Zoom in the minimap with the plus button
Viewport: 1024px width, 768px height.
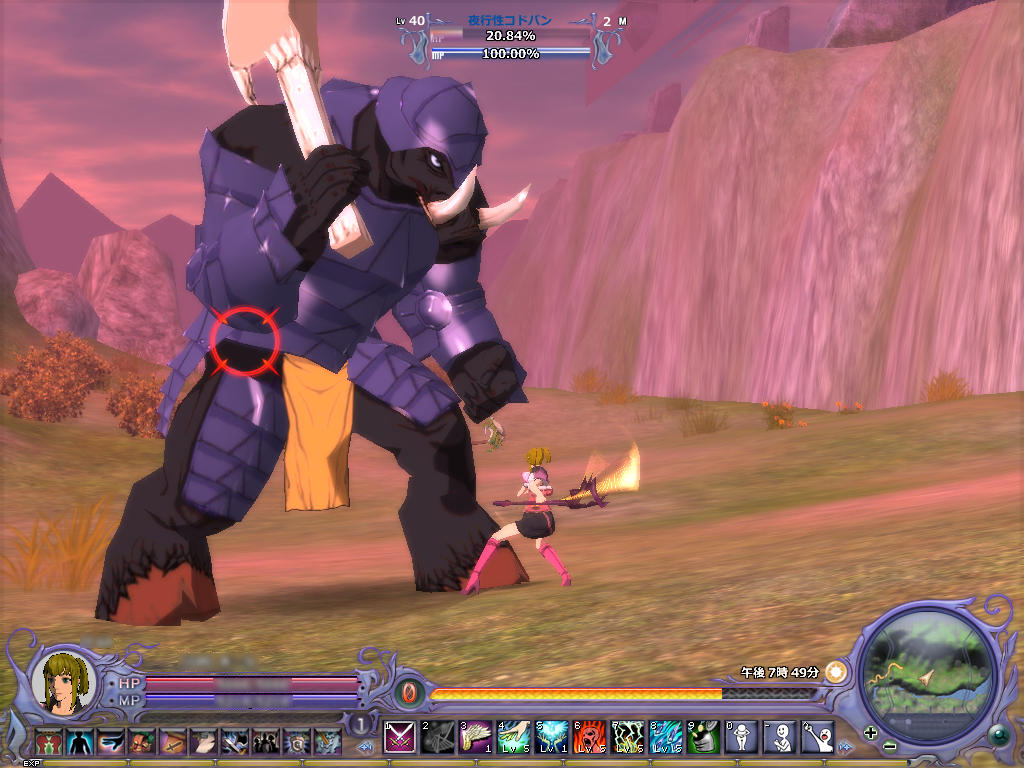(x=871, y=733)
